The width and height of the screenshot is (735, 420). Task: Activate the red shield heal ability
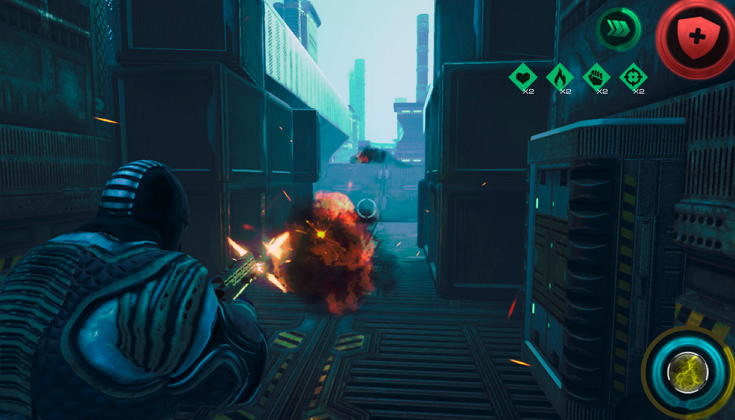click(x=697, y=37)
